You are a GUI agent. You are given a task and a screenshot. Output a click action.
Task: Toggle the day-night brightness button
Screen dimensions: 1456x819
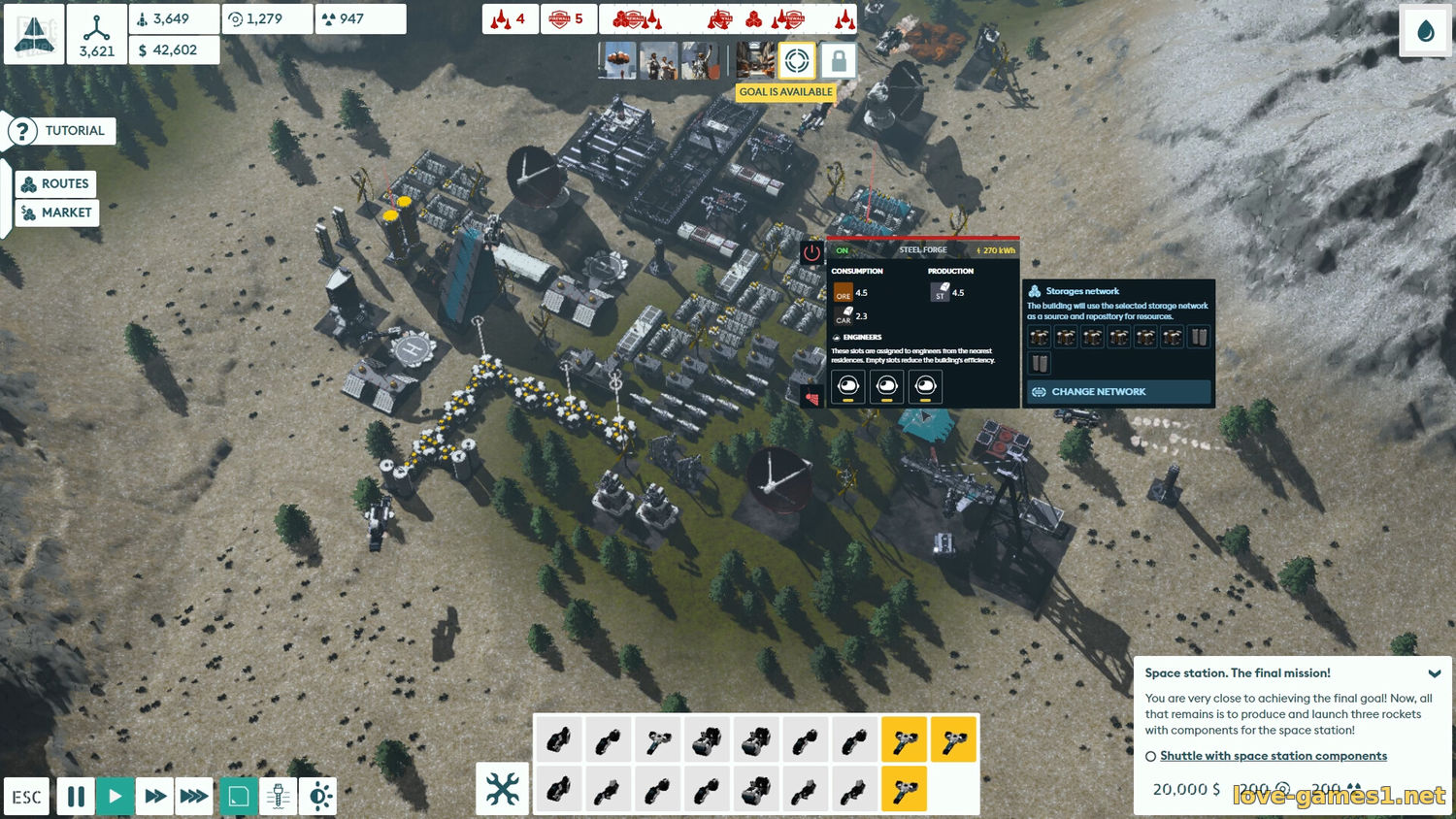318,797
